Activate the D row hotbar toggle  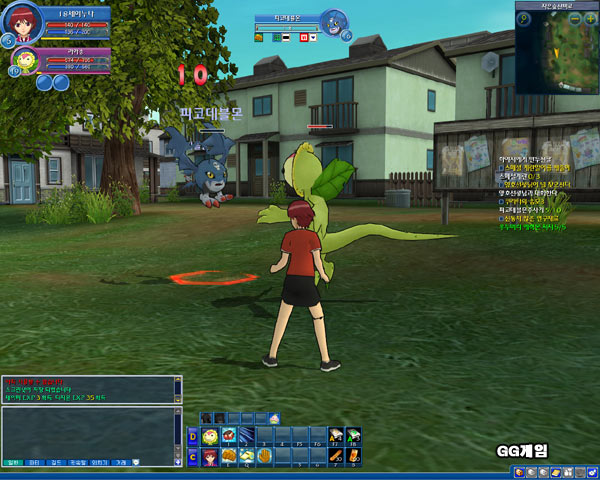point(192,436)
